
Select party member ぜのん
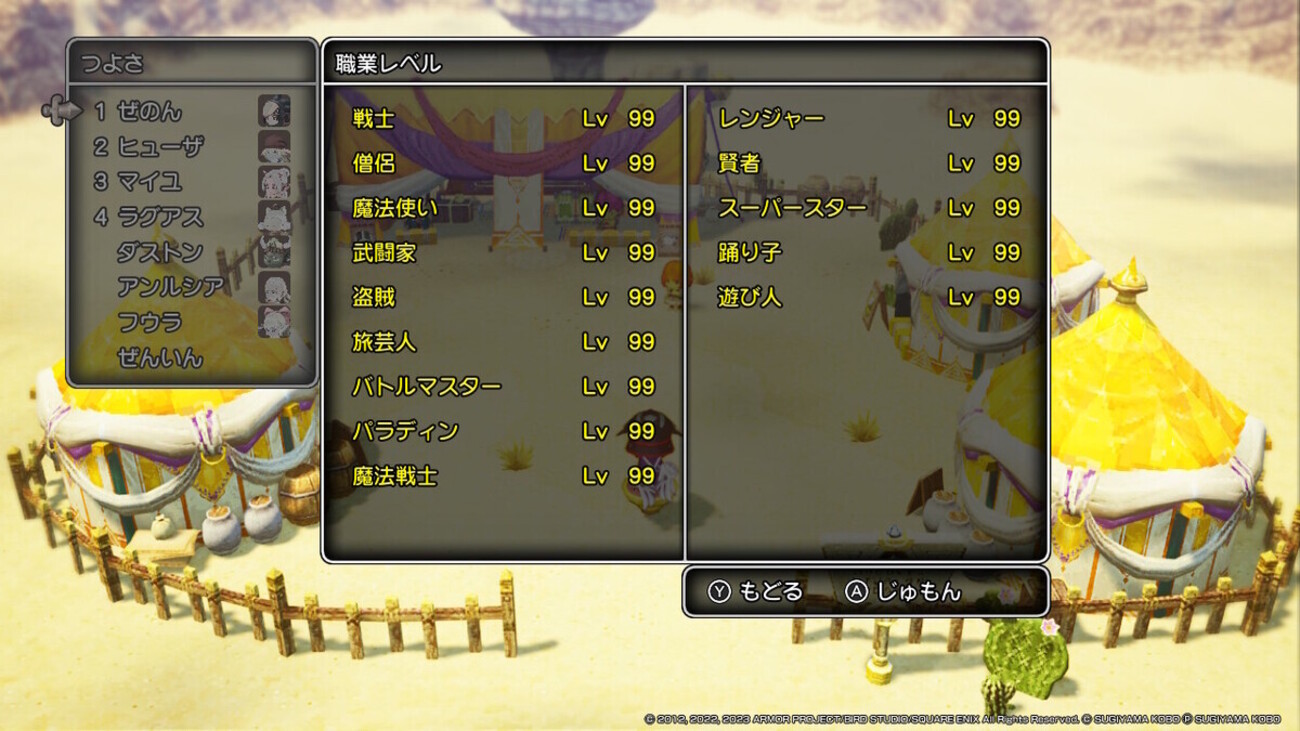150,112
